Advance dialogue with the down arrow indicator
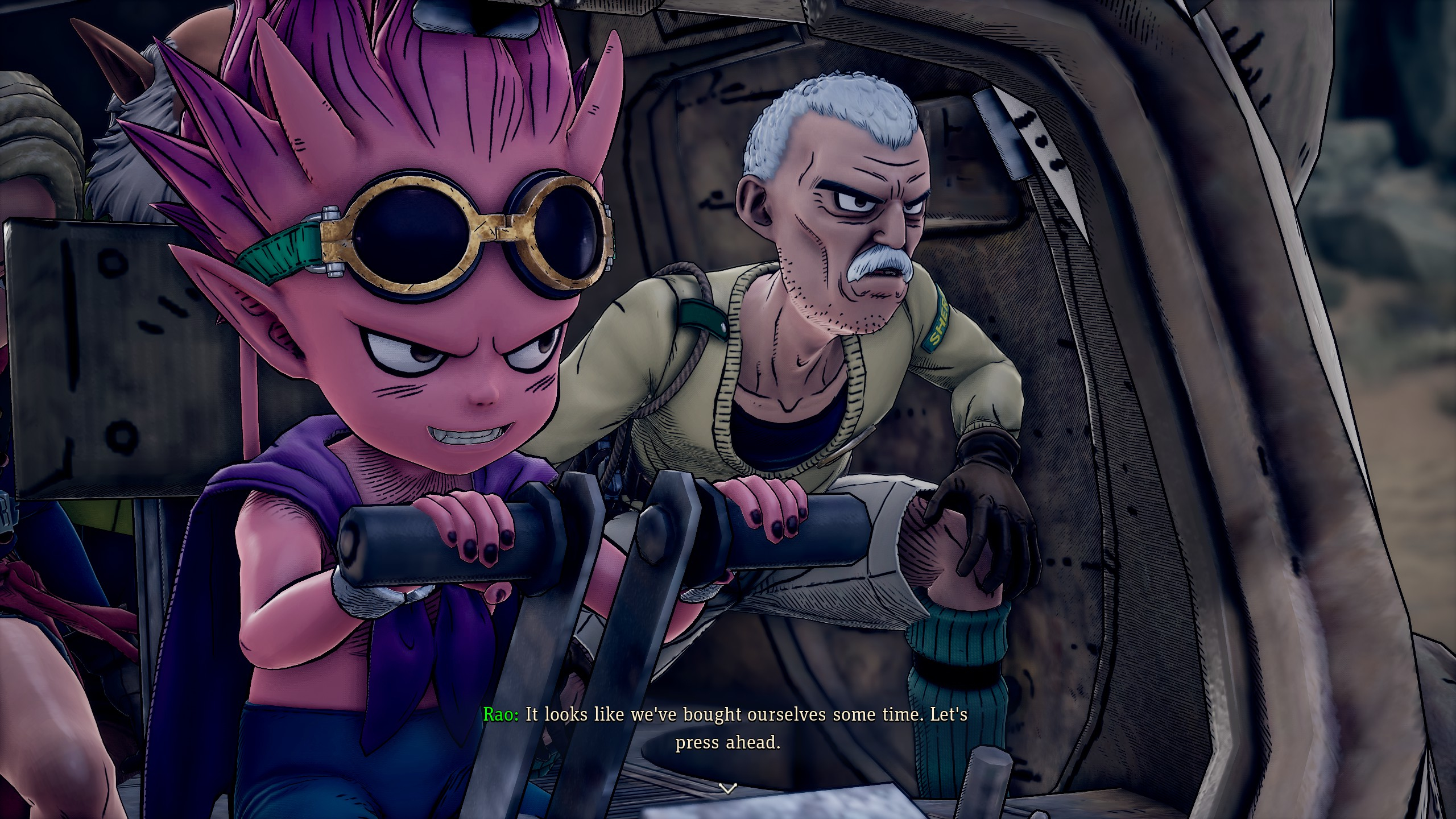The height and width of the screenshot is (819, 1456). [728, 788]
